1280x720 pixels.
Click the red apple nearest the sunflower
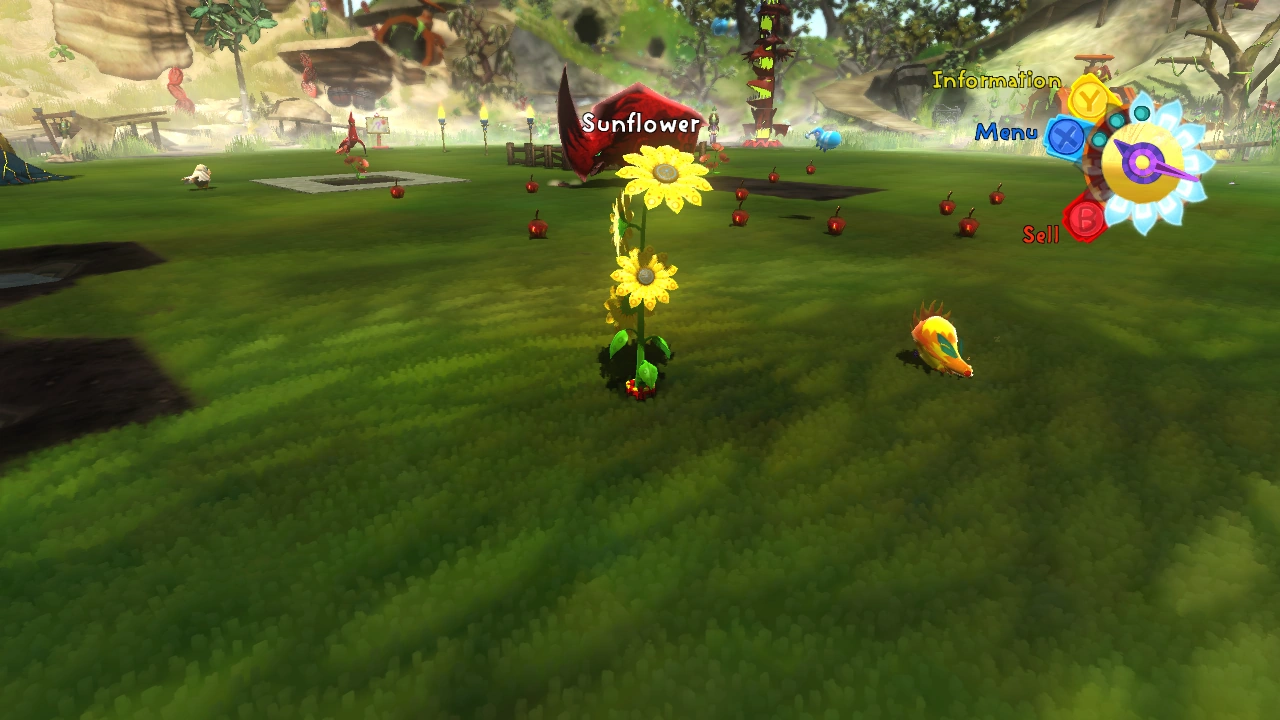(x=536, y=228)
